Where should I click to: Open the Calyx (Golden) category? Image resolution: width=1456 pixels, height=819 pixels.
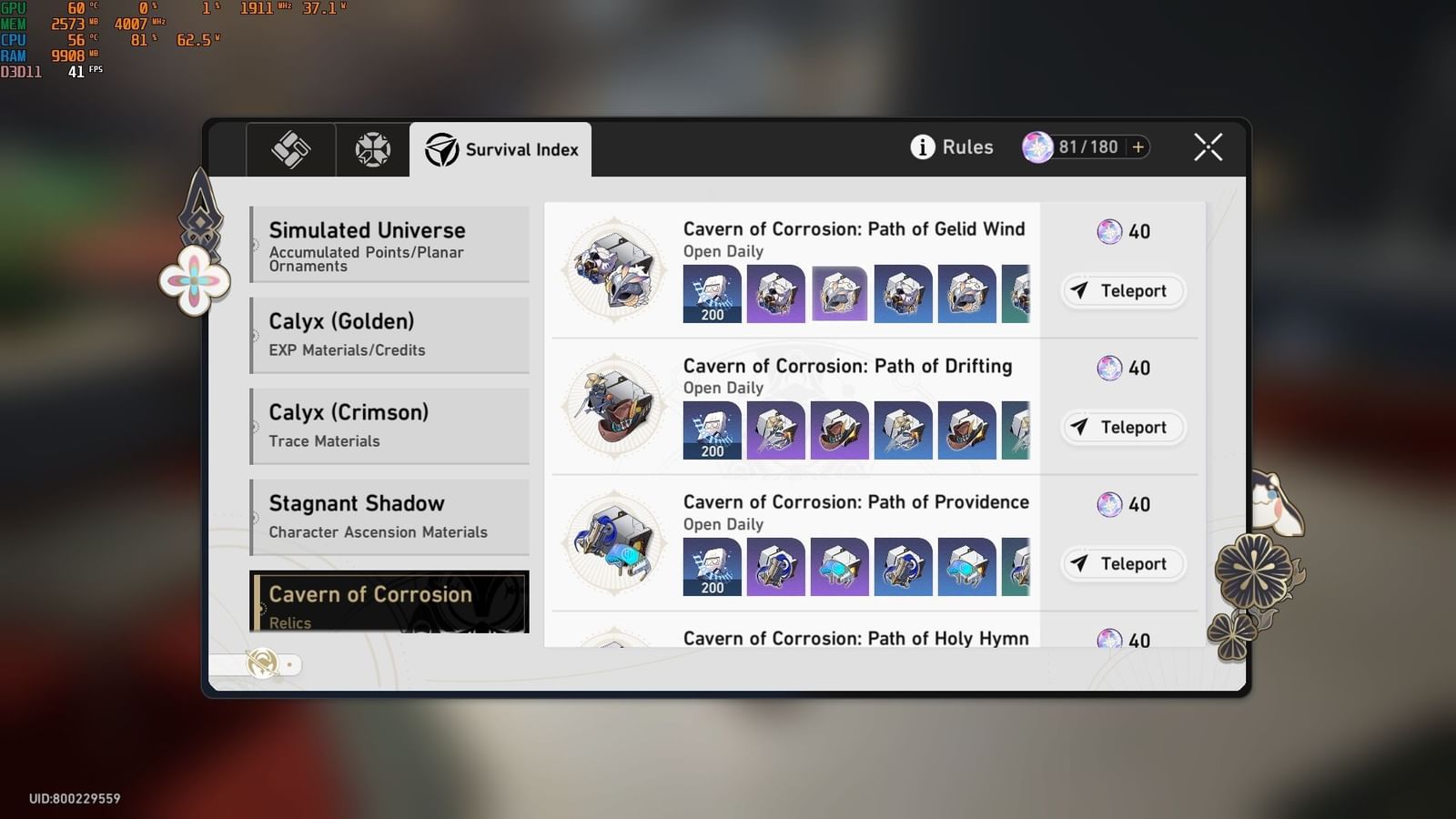click(389, 334)
